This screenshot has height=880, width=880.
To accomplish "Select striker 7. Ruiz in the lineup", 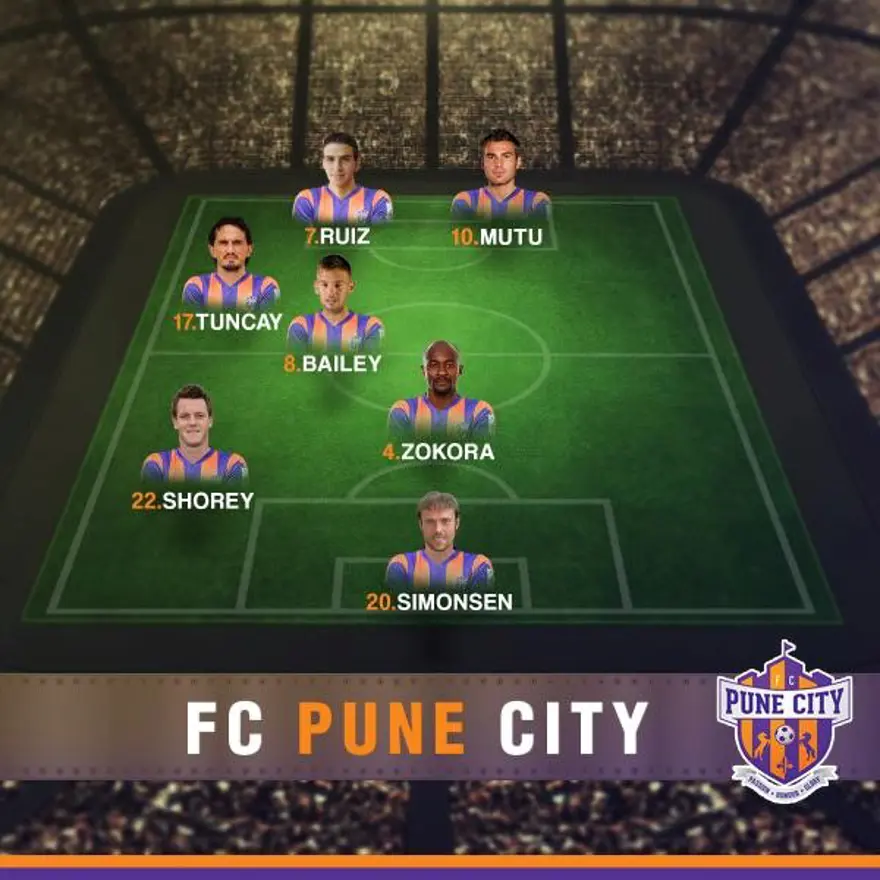I will (x=342, y=183).
